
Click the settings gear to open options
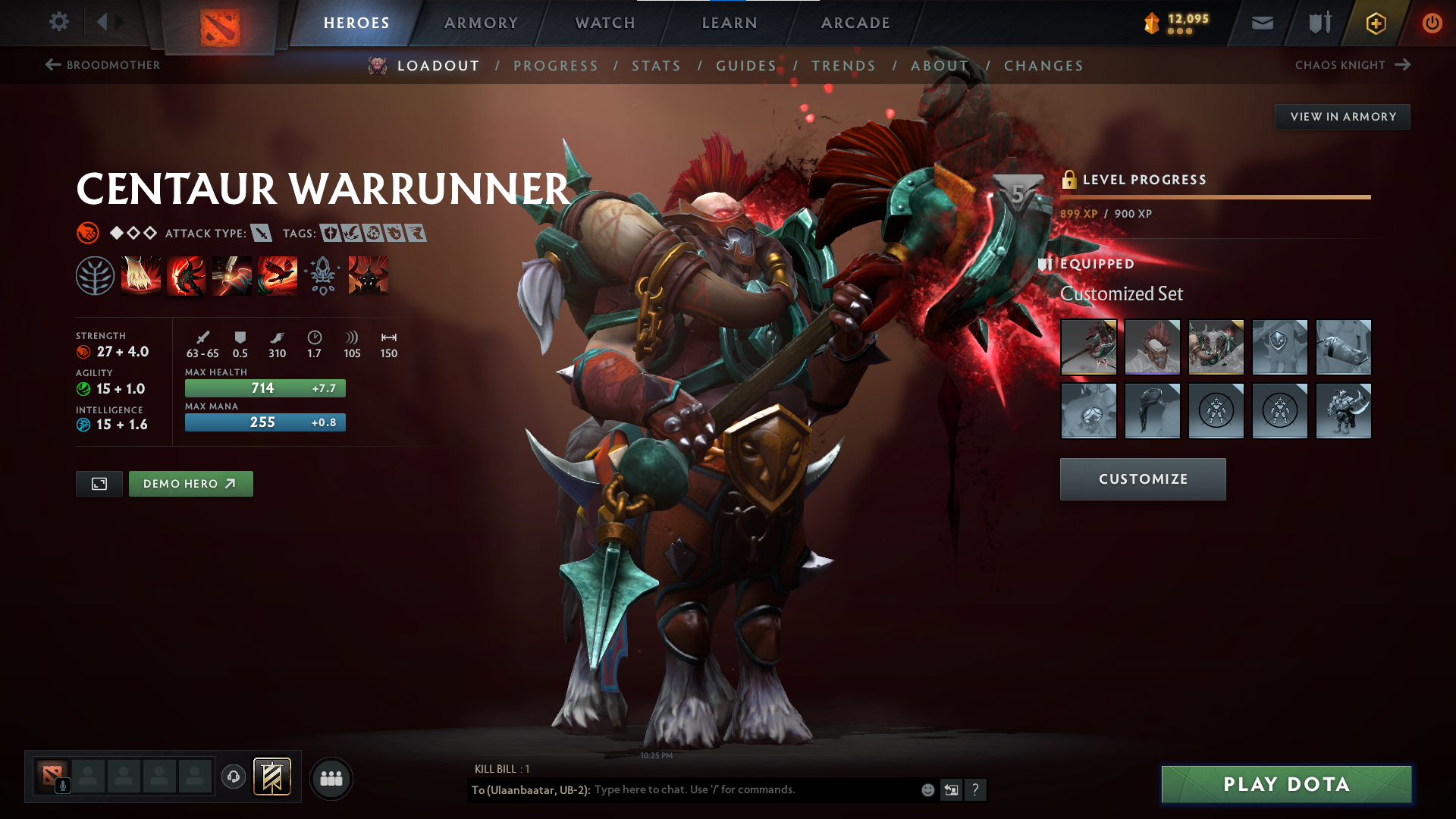(x=59, y=23)
